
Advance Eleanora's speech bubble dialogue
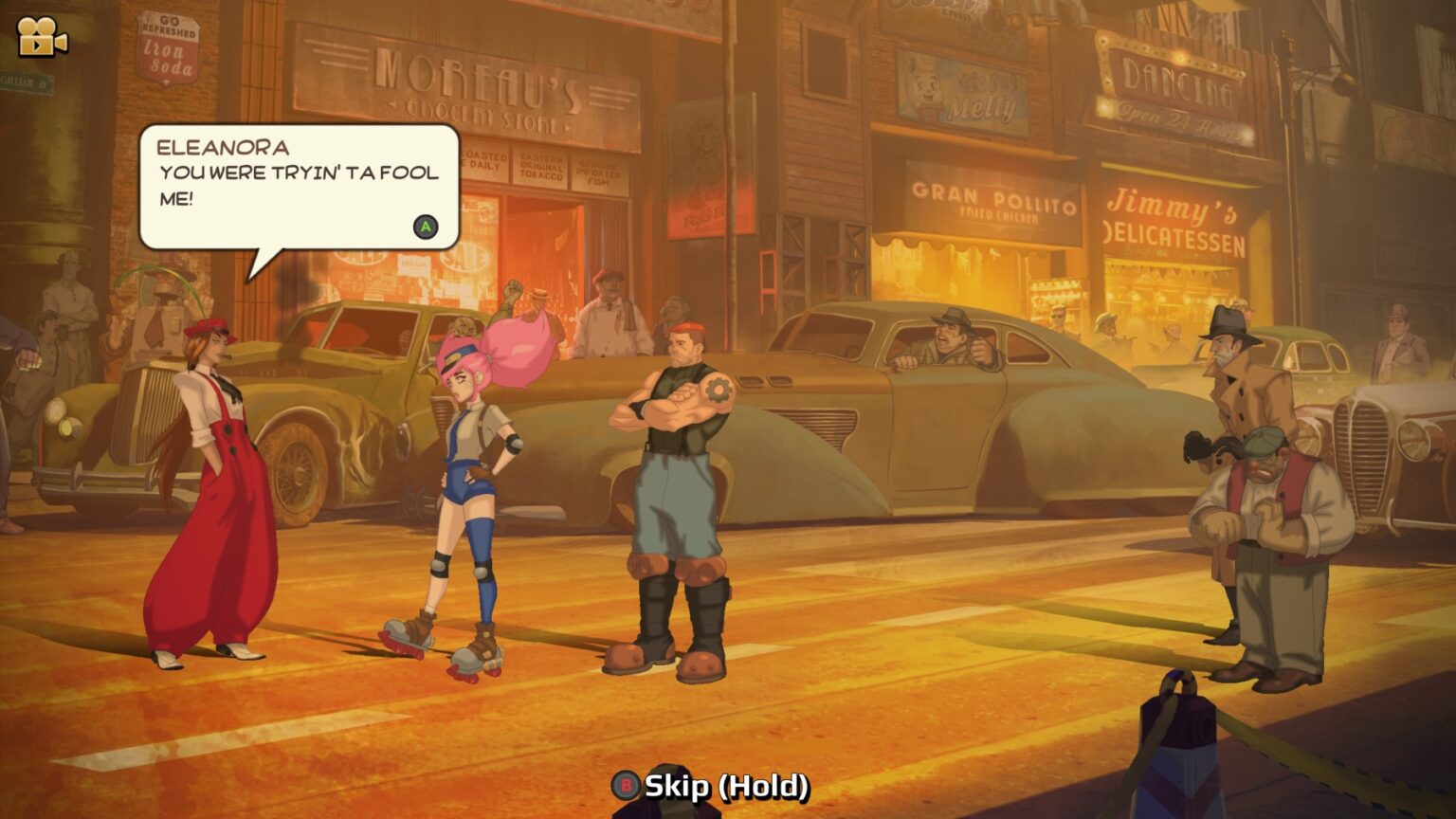426,227
